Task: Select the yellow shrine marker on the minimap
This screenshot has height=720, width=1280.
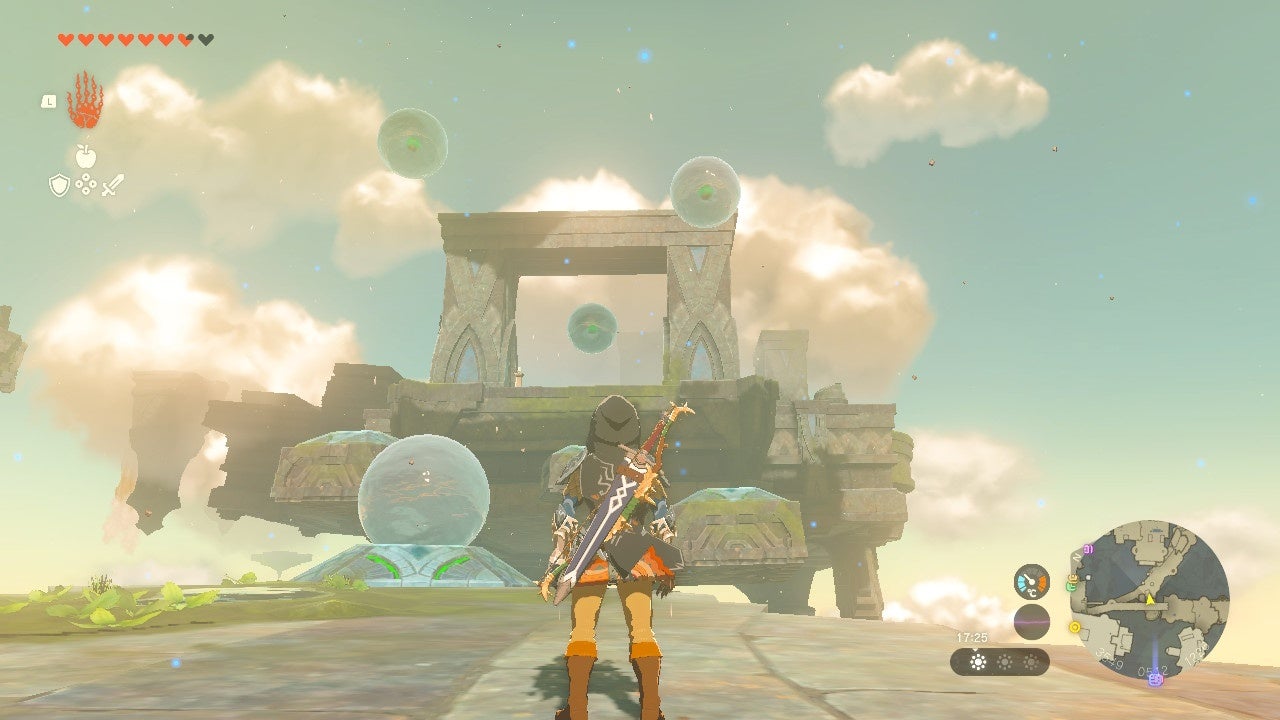Action: pyautogui.click(x=1074, y=627)
